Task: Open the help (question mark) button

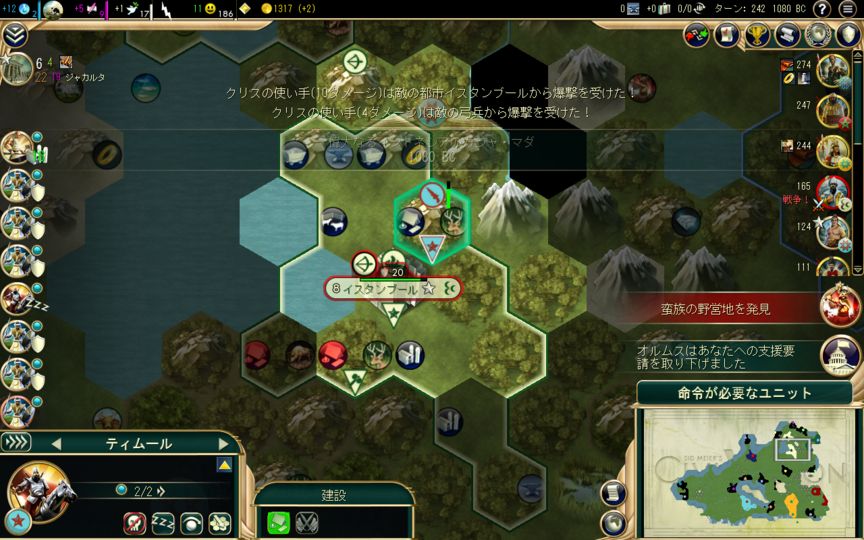Action: (823, 9)
